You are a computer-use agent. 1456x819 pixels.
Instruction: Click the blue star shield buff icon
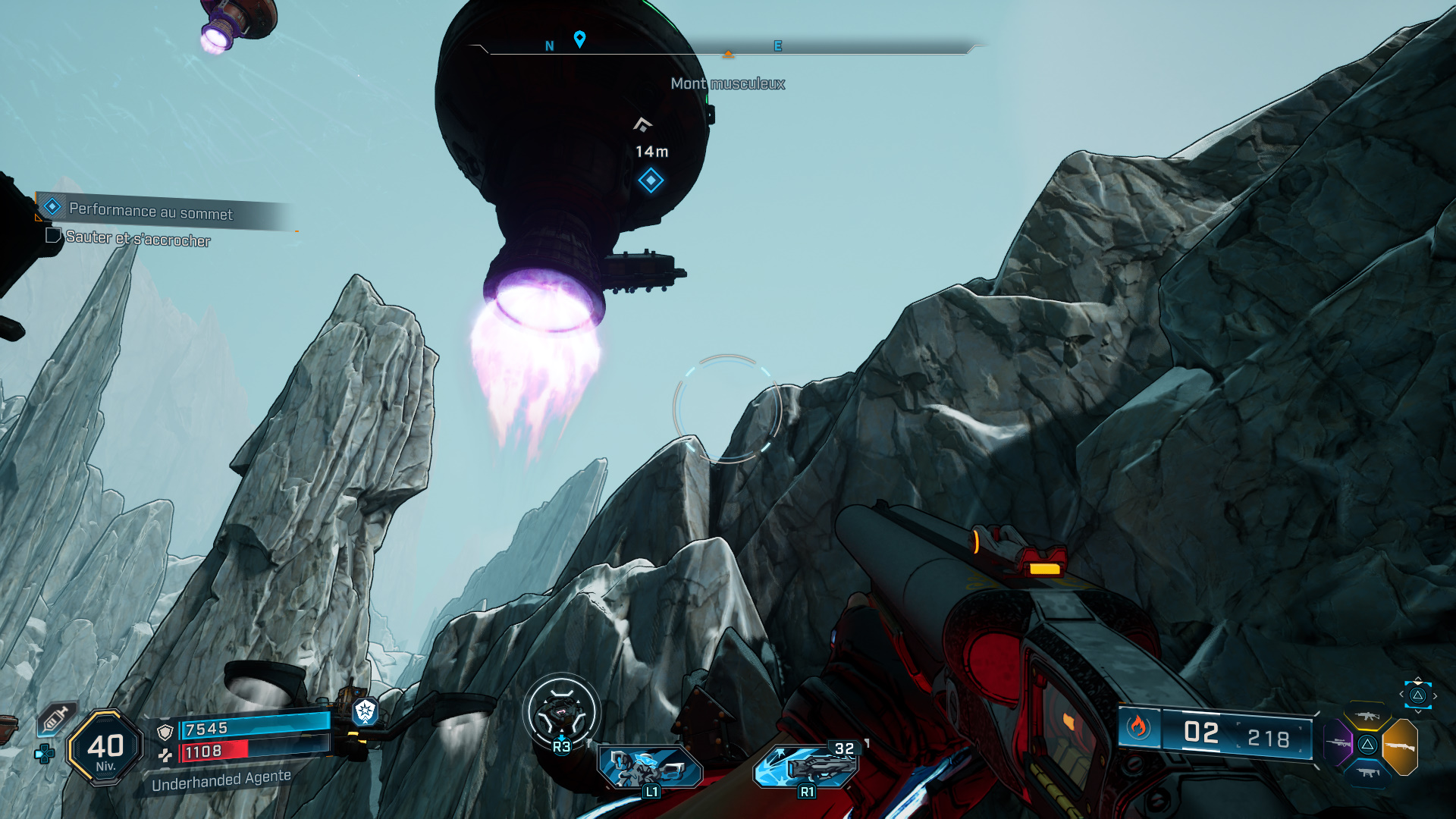pyautogui.click(x=366, y=711)
